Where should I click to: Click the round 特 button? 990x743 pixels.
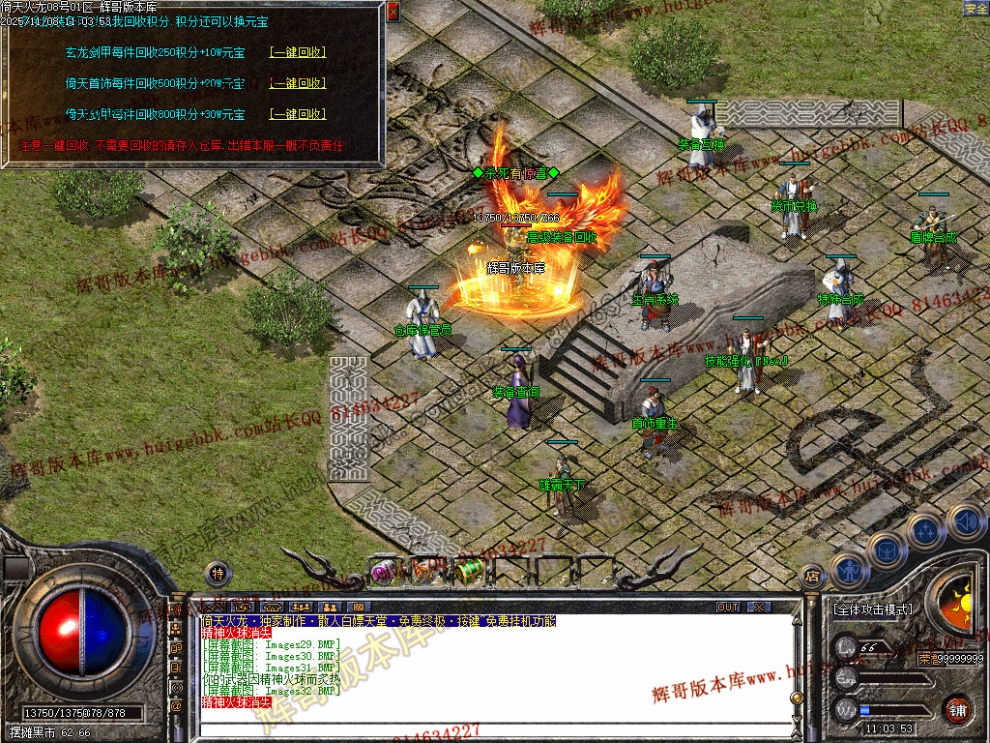218,573
